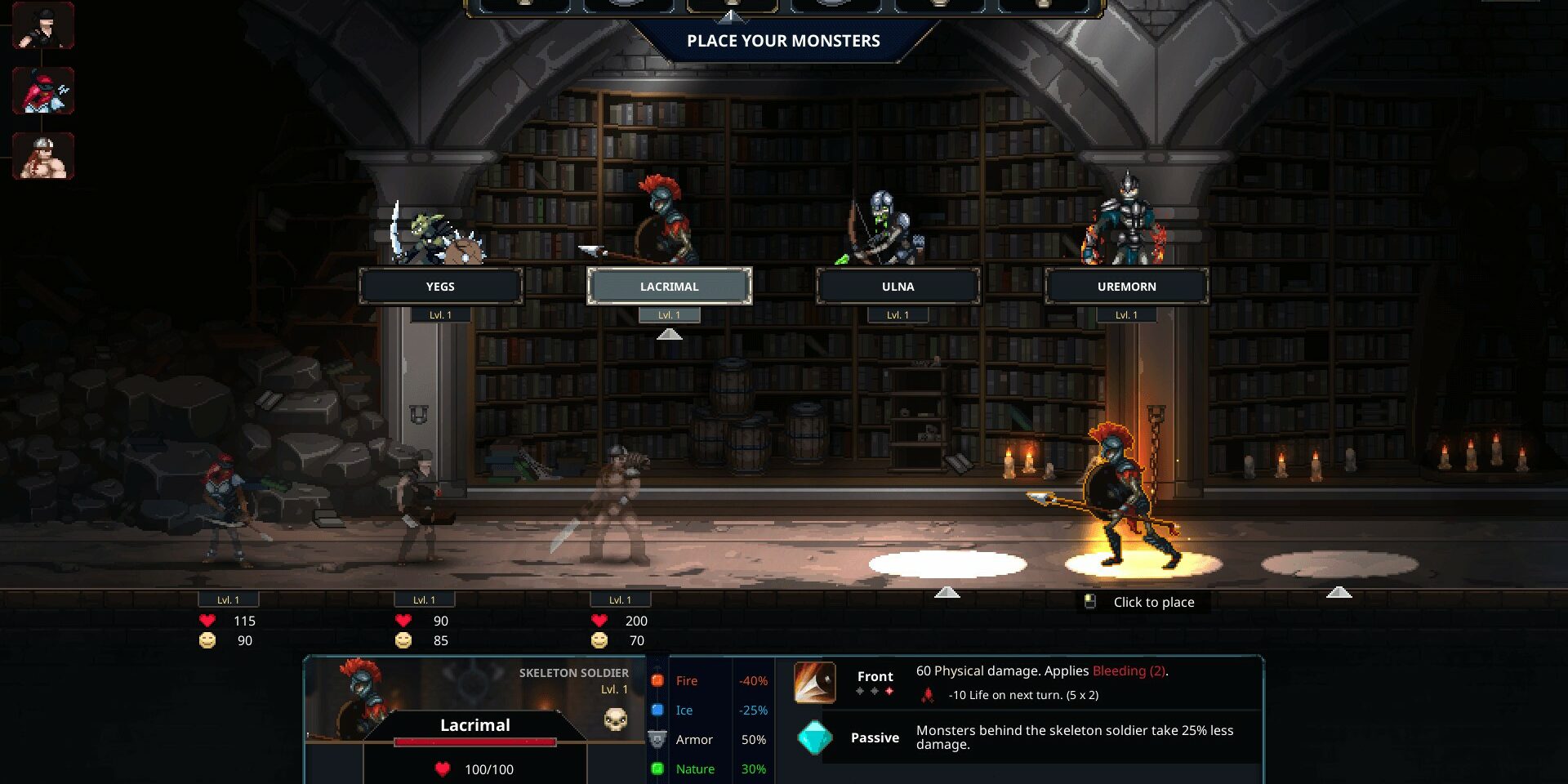Select the Uremorn monster nameplate

pyautogui.click(x=1126, y=287)
